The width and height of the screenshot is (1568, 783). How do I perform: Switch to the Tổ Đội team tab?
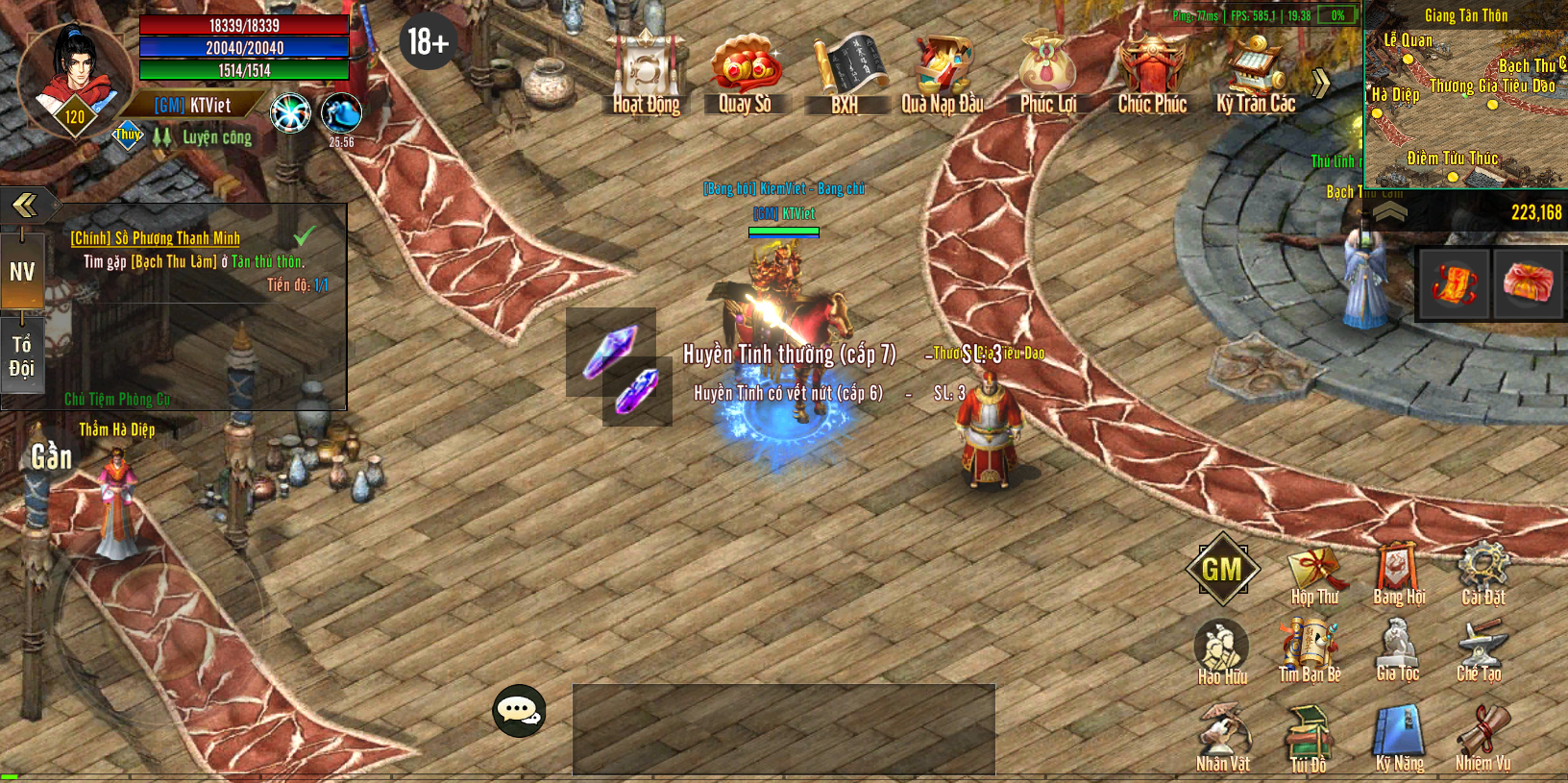click(x=22, y=355)
